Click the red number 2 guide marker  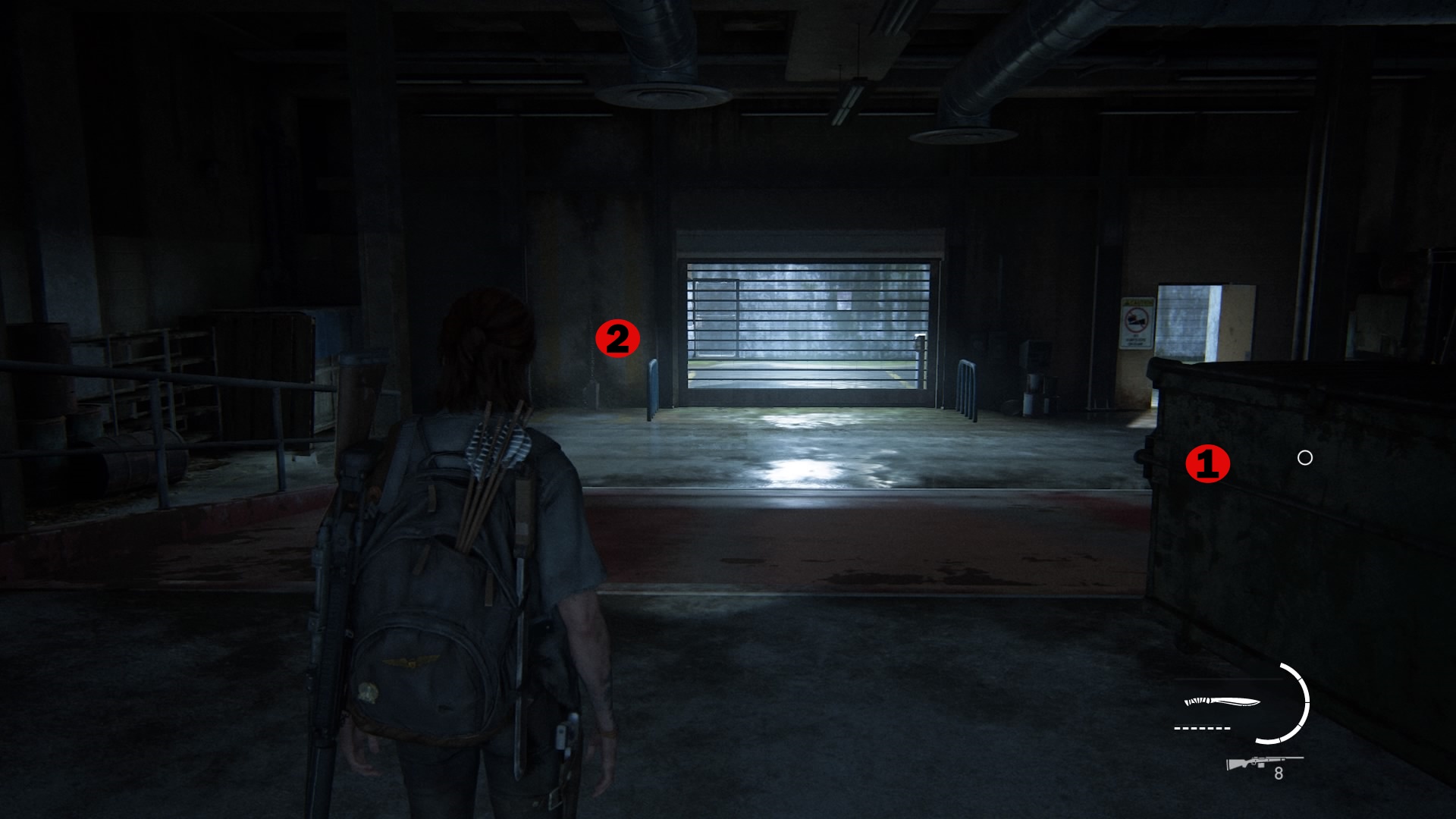tap(617, 338)
